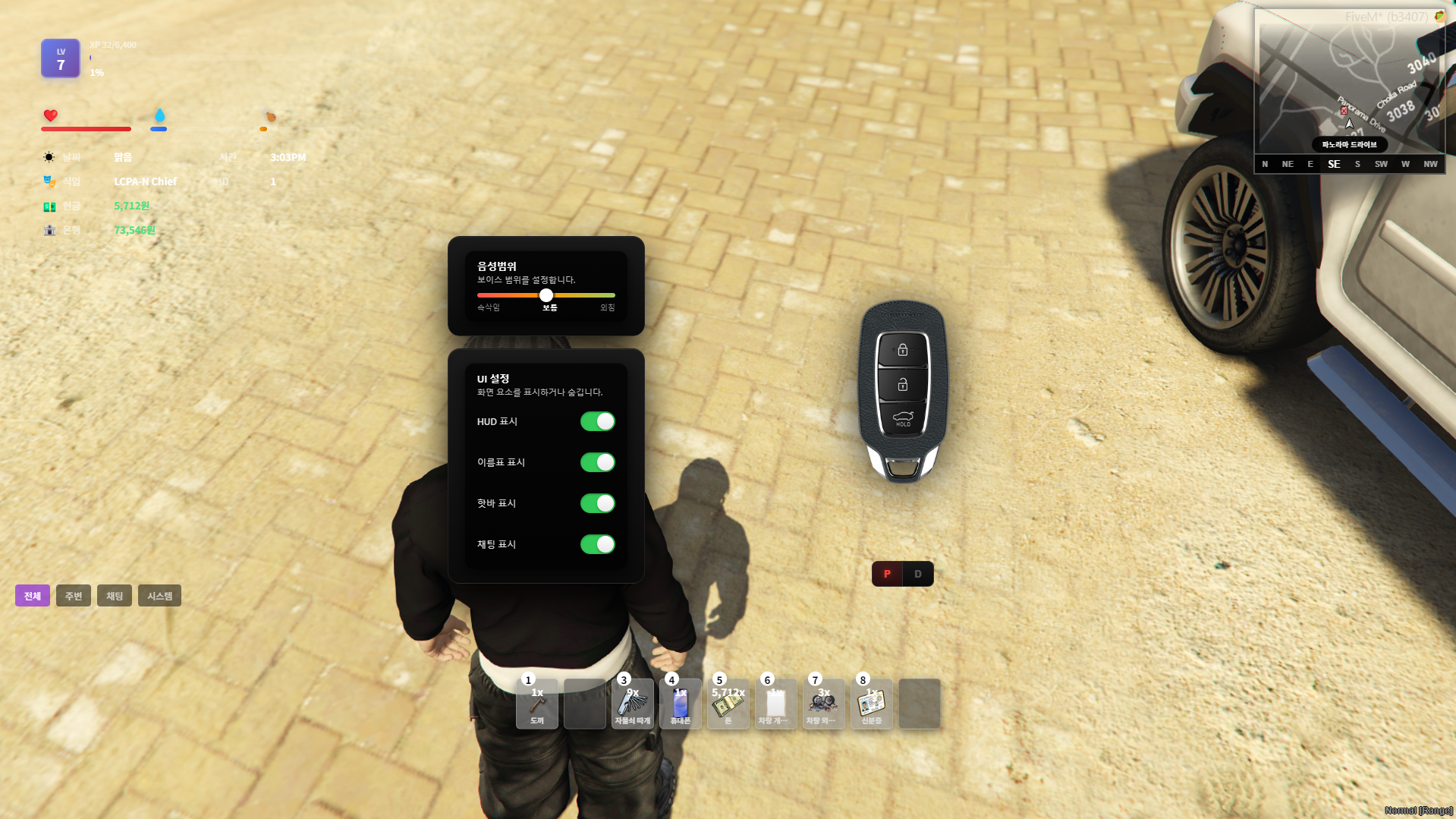
Task: Click the unlock button on the car key
Action: point(902,384)
